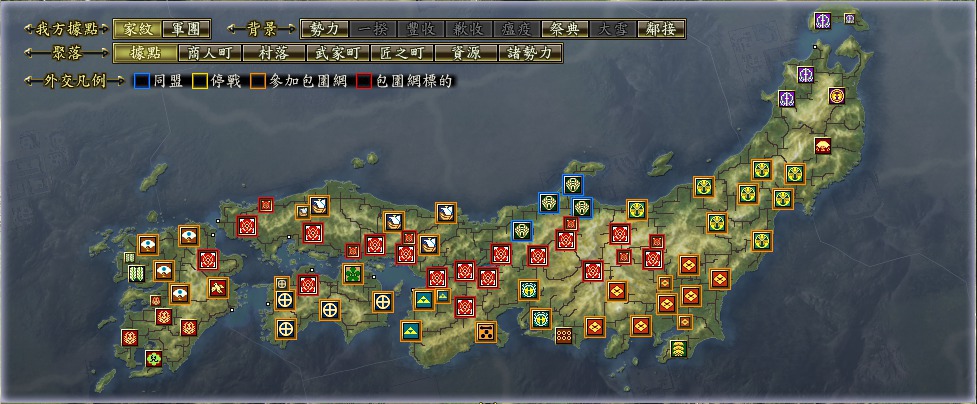Choose the 勢力 background filter
This screenshot has height=404, width=977.
click(x=324, y=29)
